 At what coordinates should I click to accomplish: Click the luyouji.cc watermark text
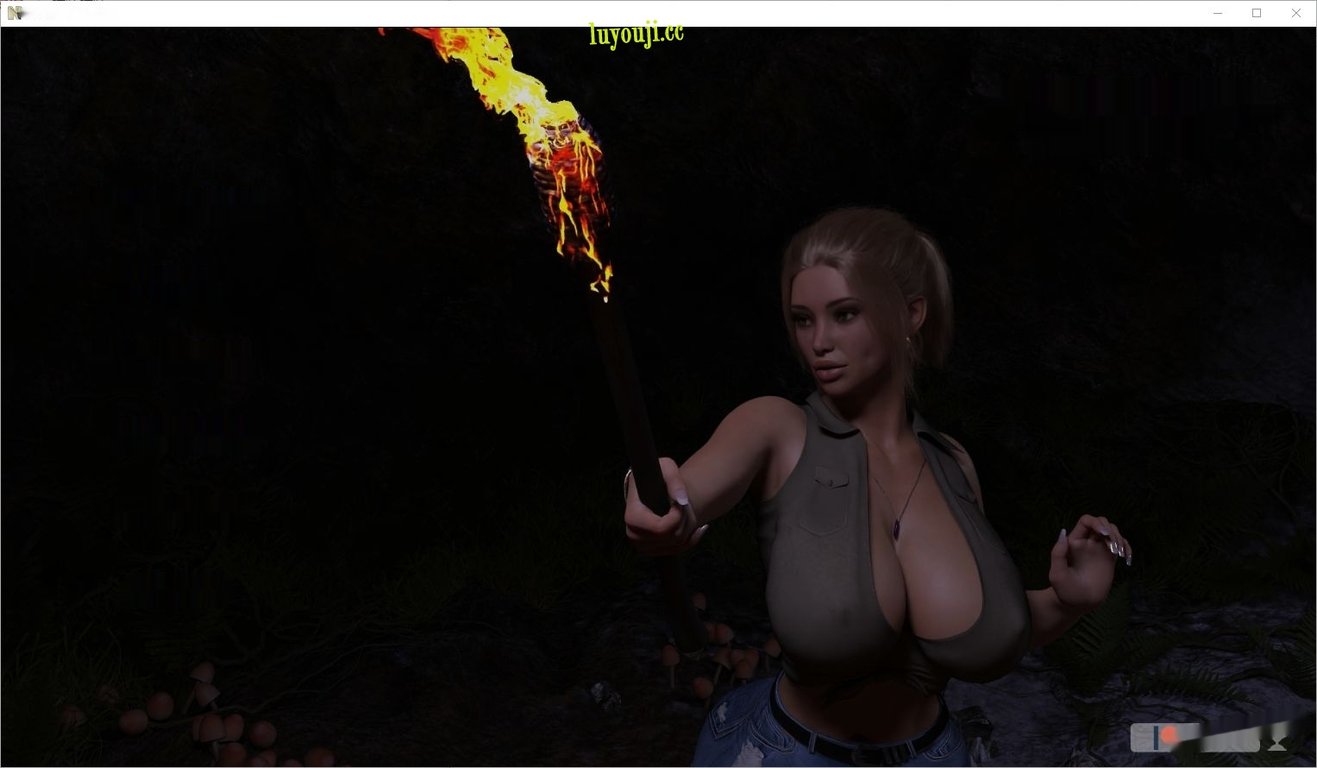click(634, 31)
